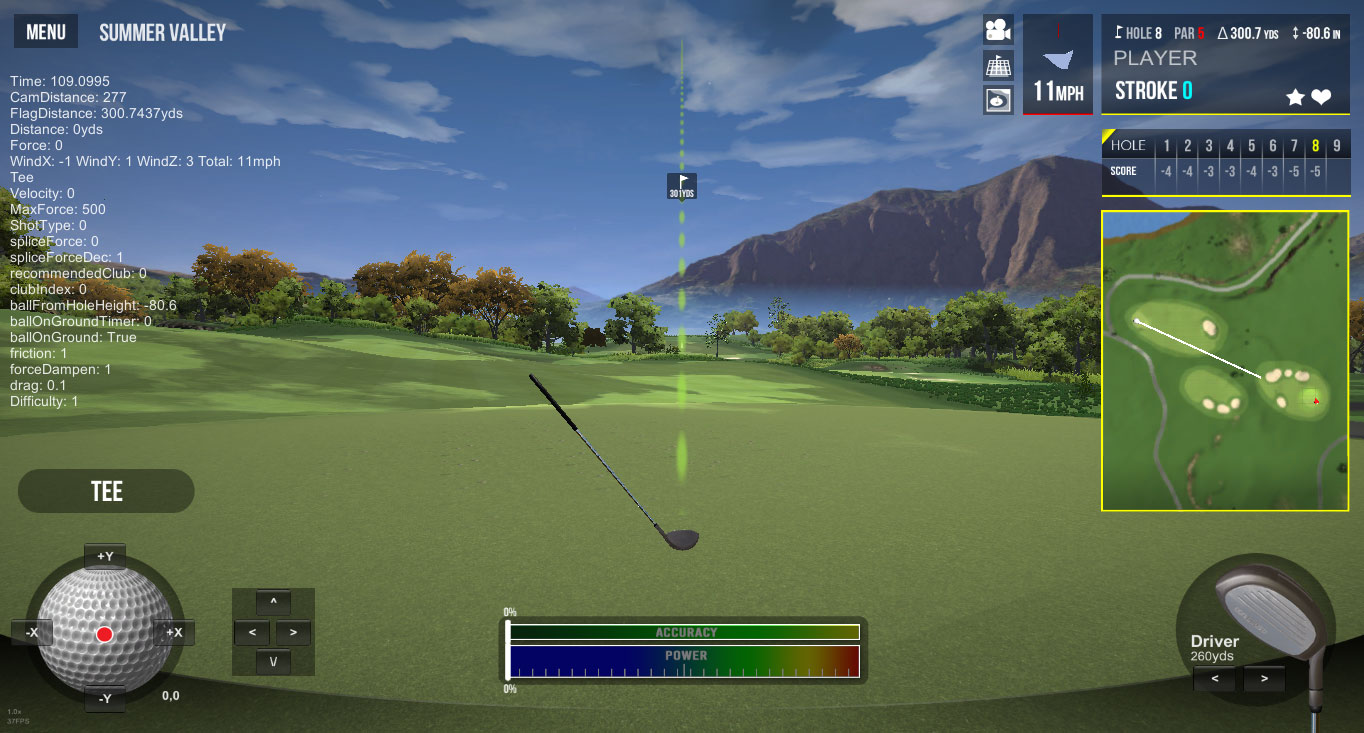Click the hole scorecard table
The width and height of the screenshot is (1364, 733).
coord(1225,160)
